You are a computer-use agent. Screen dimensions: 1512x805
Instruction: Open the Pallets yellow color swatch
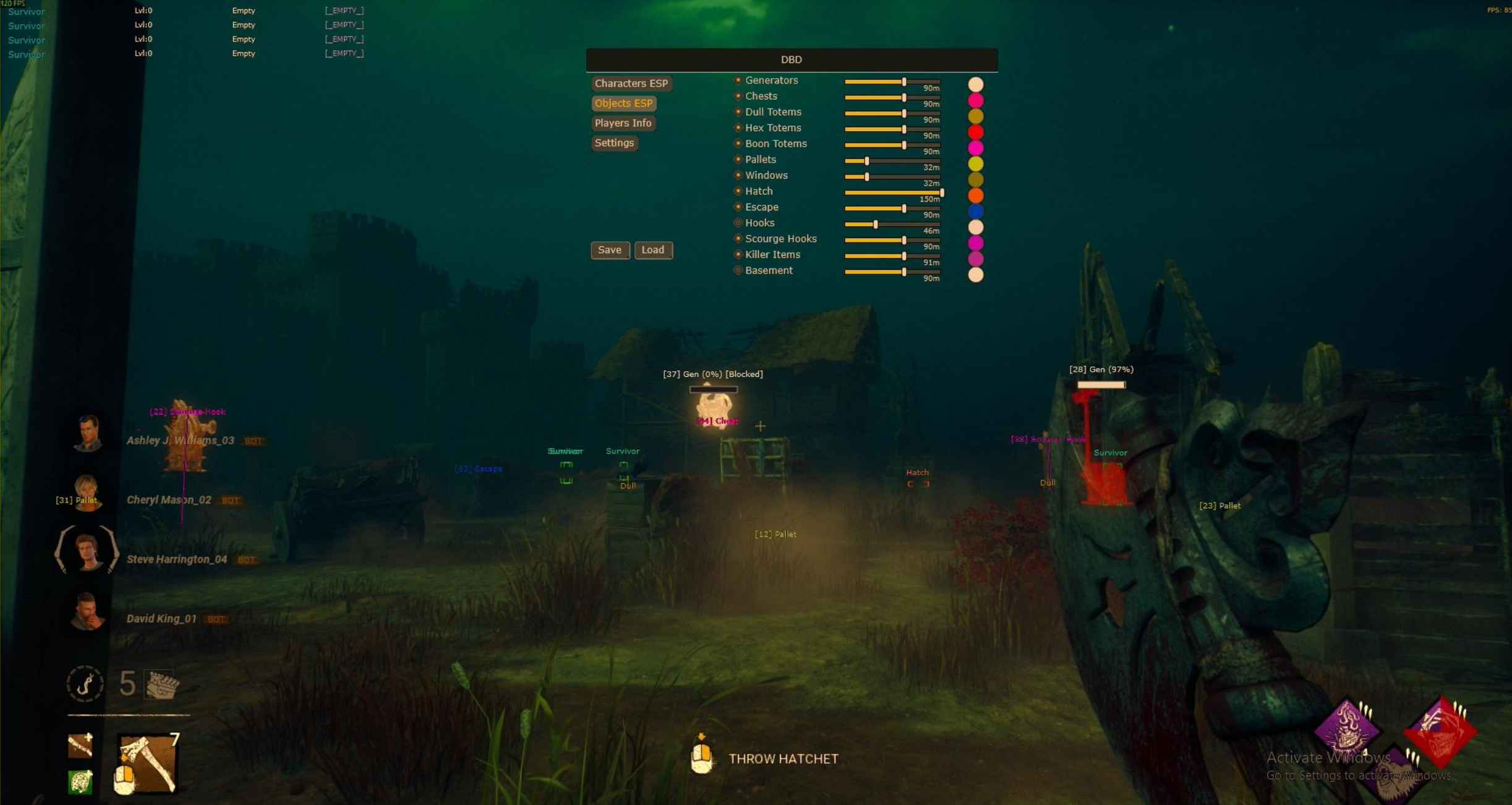(975, 163)
